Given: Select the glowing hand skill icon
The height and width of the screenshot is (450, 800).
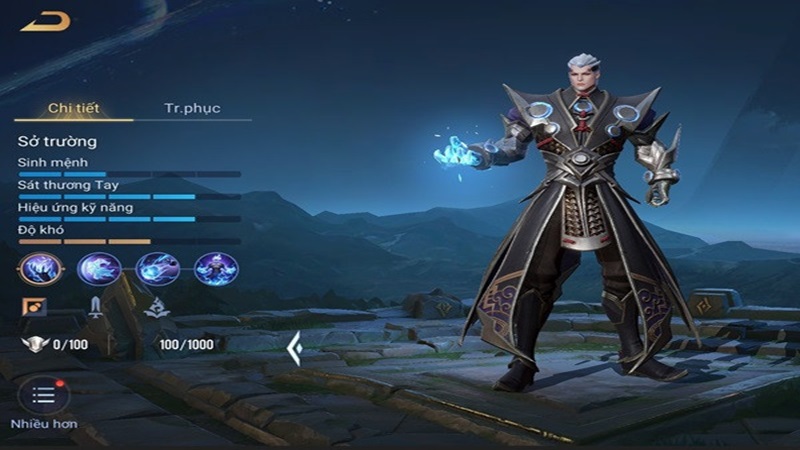Looking at the screenshot, I should 41,268.
